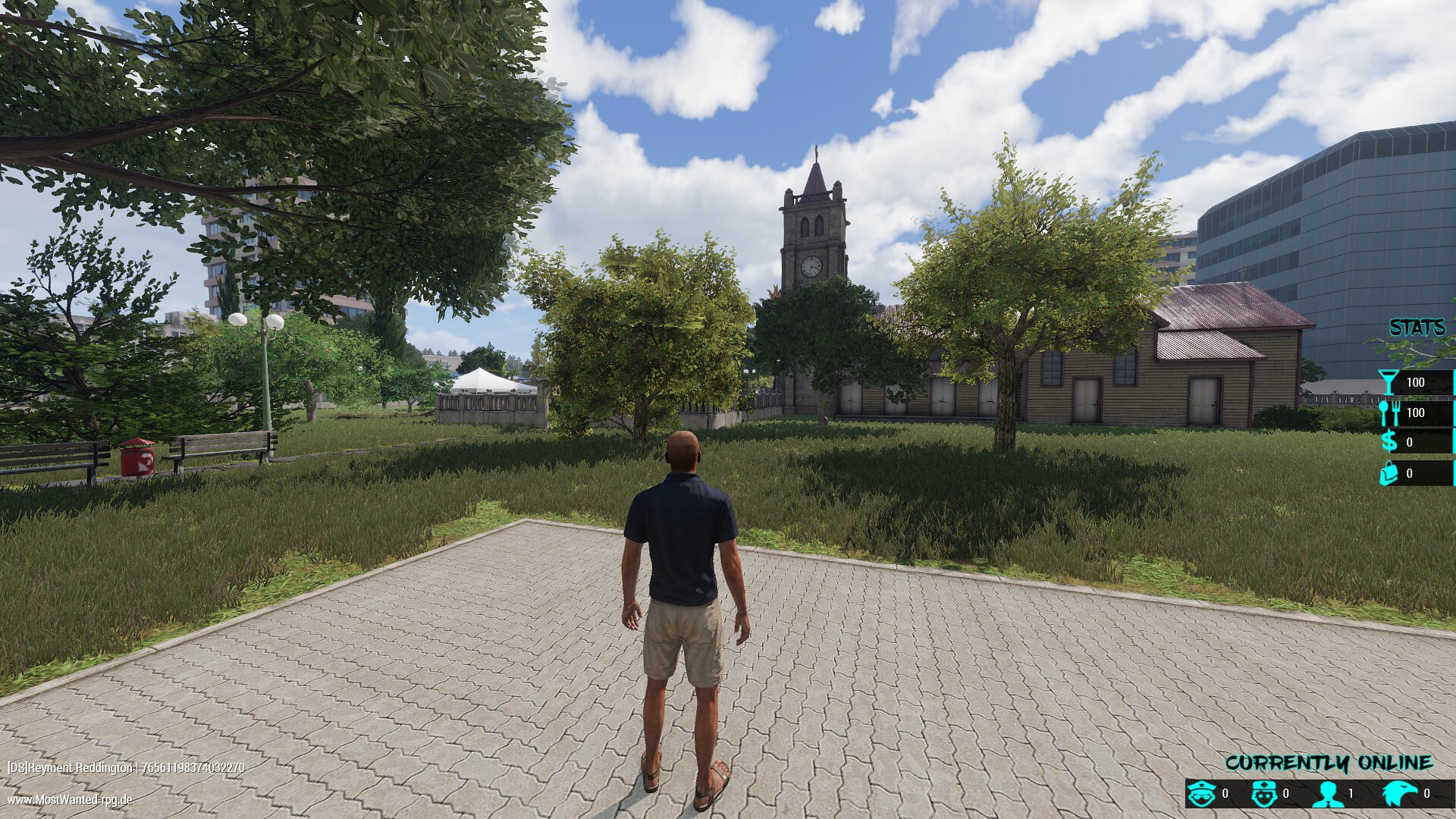Click the hunger fork and spoon icon
The width and height of the screenshot is (1456, 819).
(x=1388, y=413)
